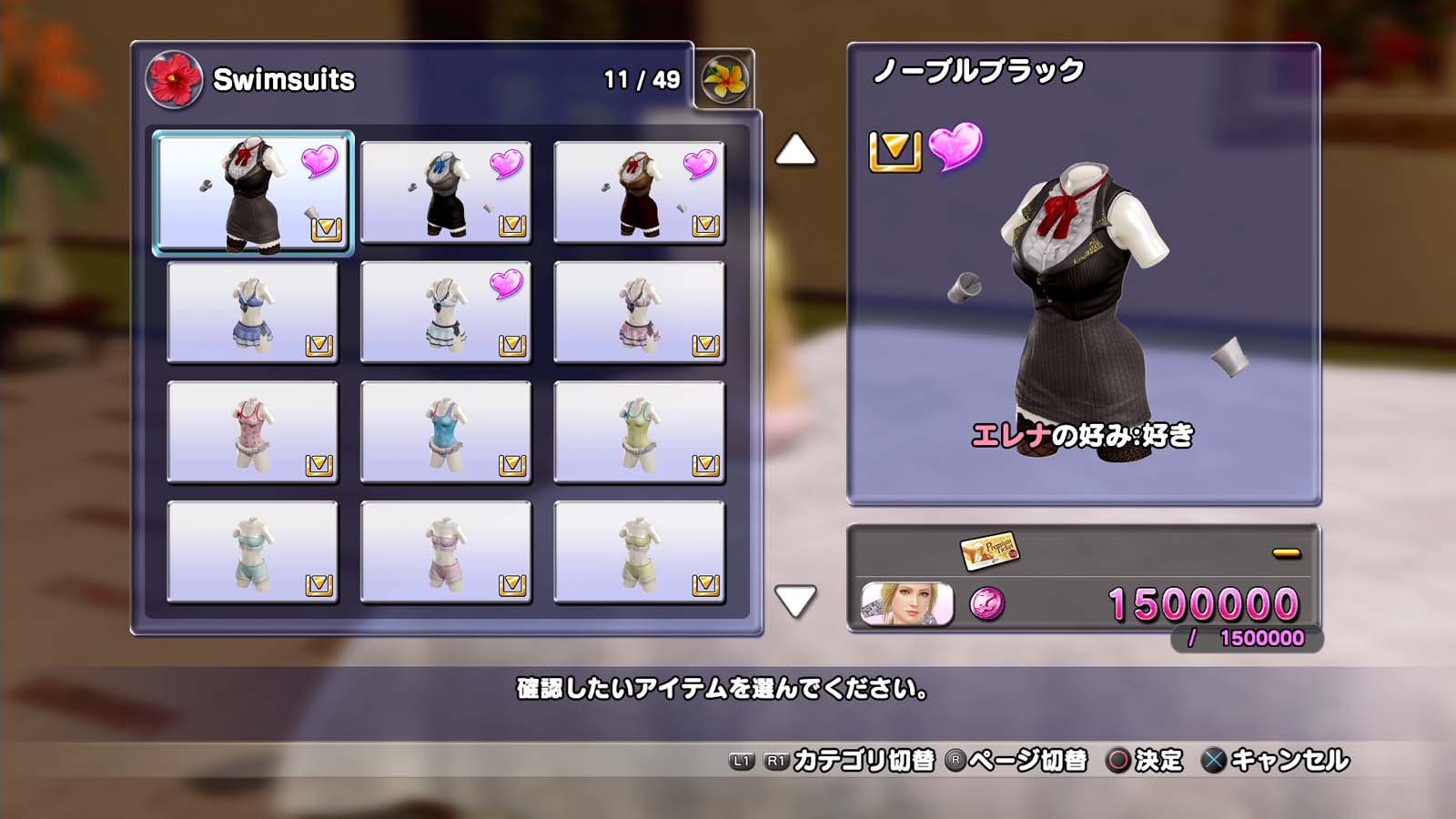Viewport: 1456px width, 819px height.
Task: Select the pink frilly skirt bikini
Action: tap(639, 312)
